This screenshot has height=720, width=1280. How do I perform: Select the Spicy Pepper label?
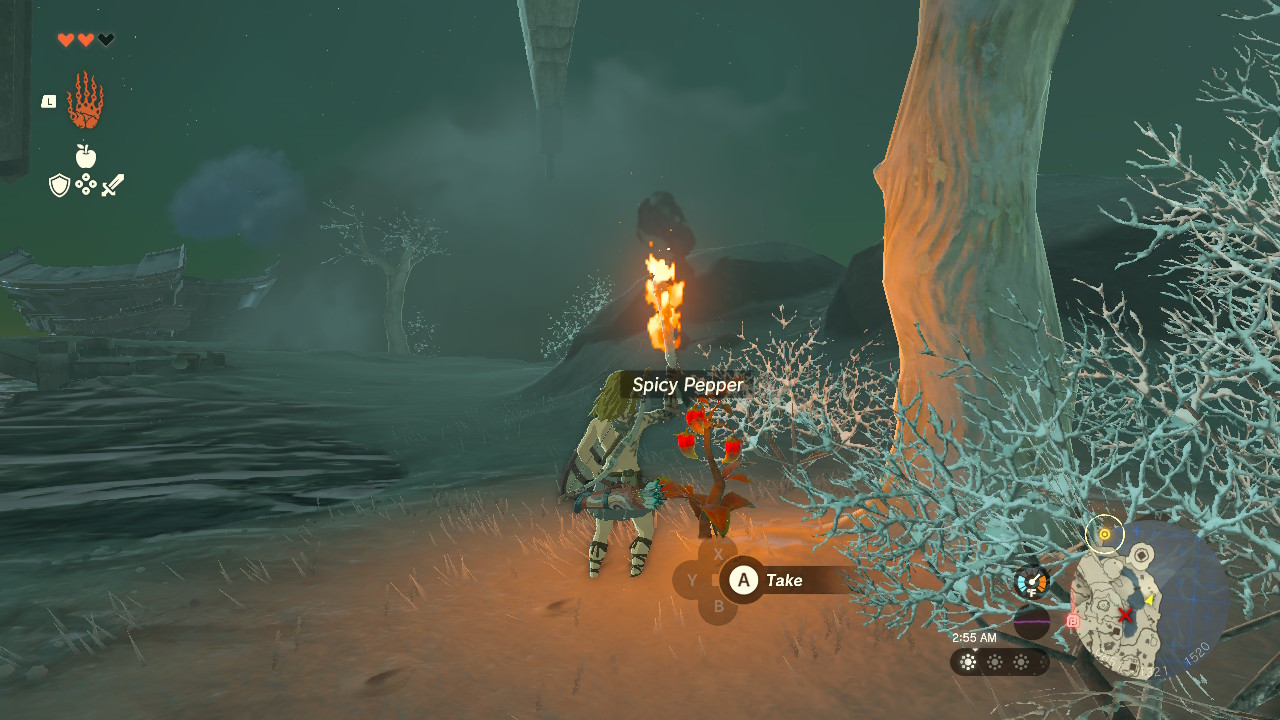[x=688, y=385]
